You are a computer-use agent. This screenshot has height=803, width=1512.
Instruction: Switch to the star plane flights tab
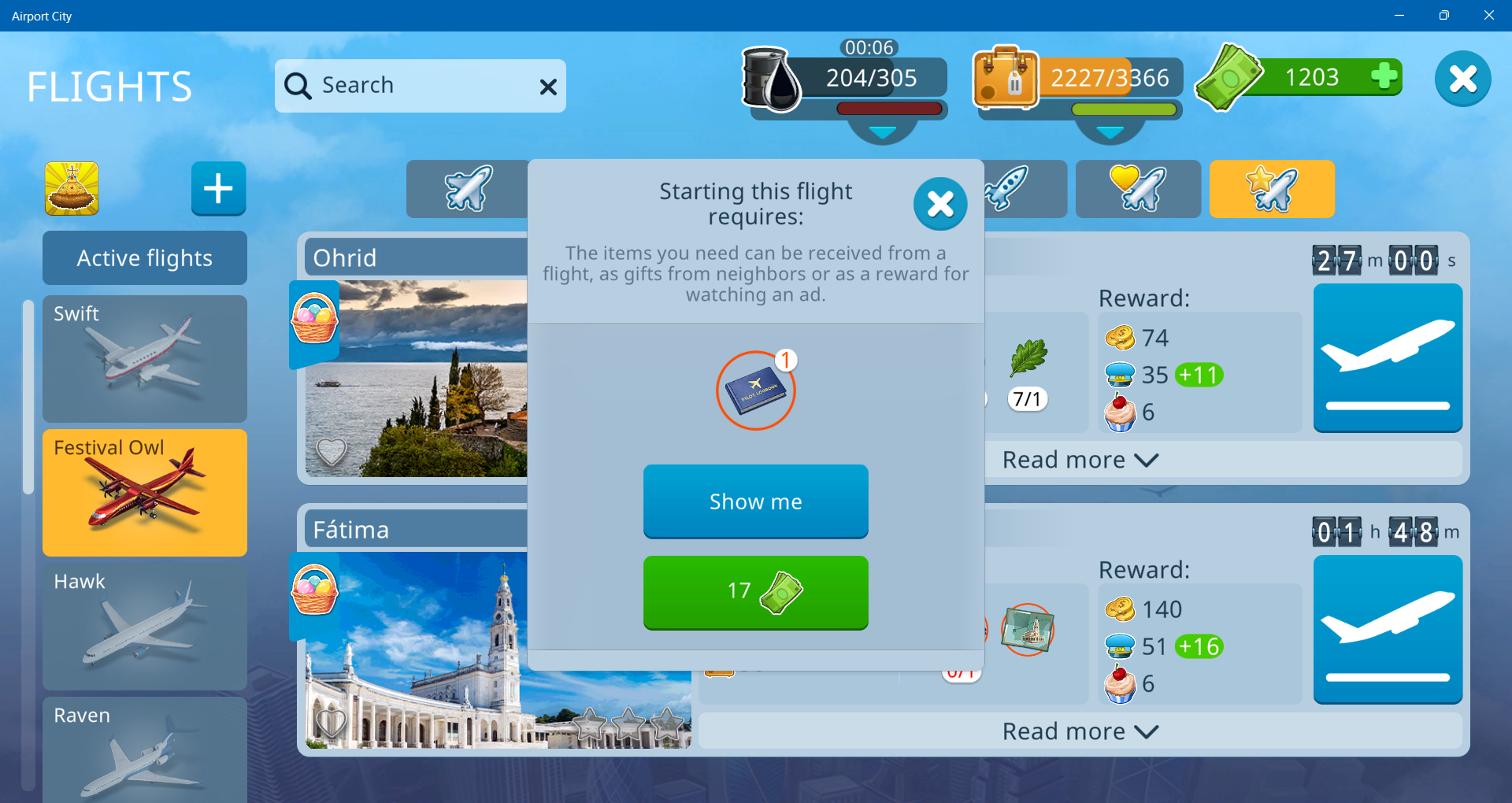pos(1271,189)
